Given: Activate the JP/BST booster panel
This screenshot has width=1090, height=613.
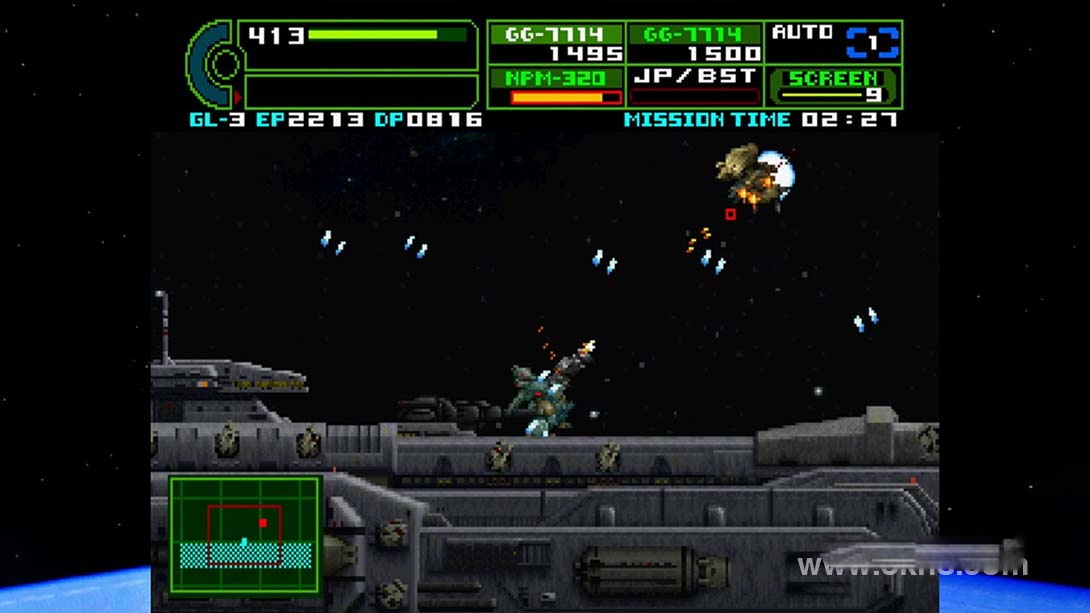Looking at the screenshot, I should point(694,87).
